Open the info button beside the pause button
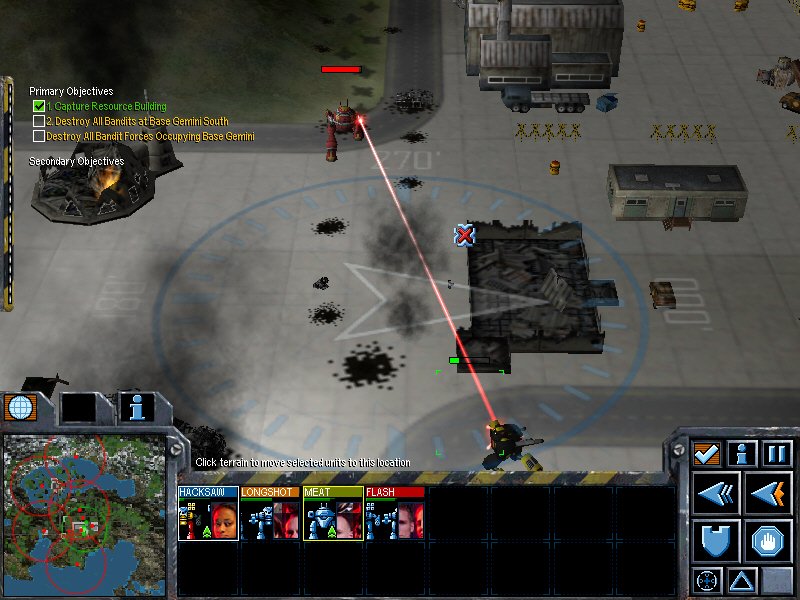This screenshot has width=800, height=600. click(x=742, y=453)
